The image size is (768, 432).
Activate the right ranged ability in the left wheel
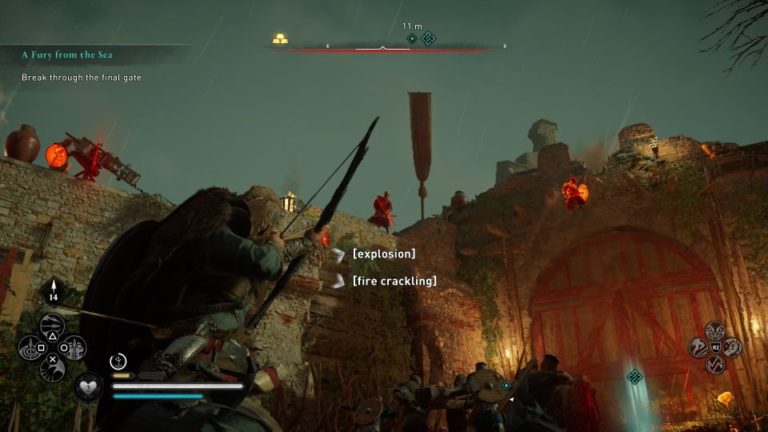pos(74,348)
